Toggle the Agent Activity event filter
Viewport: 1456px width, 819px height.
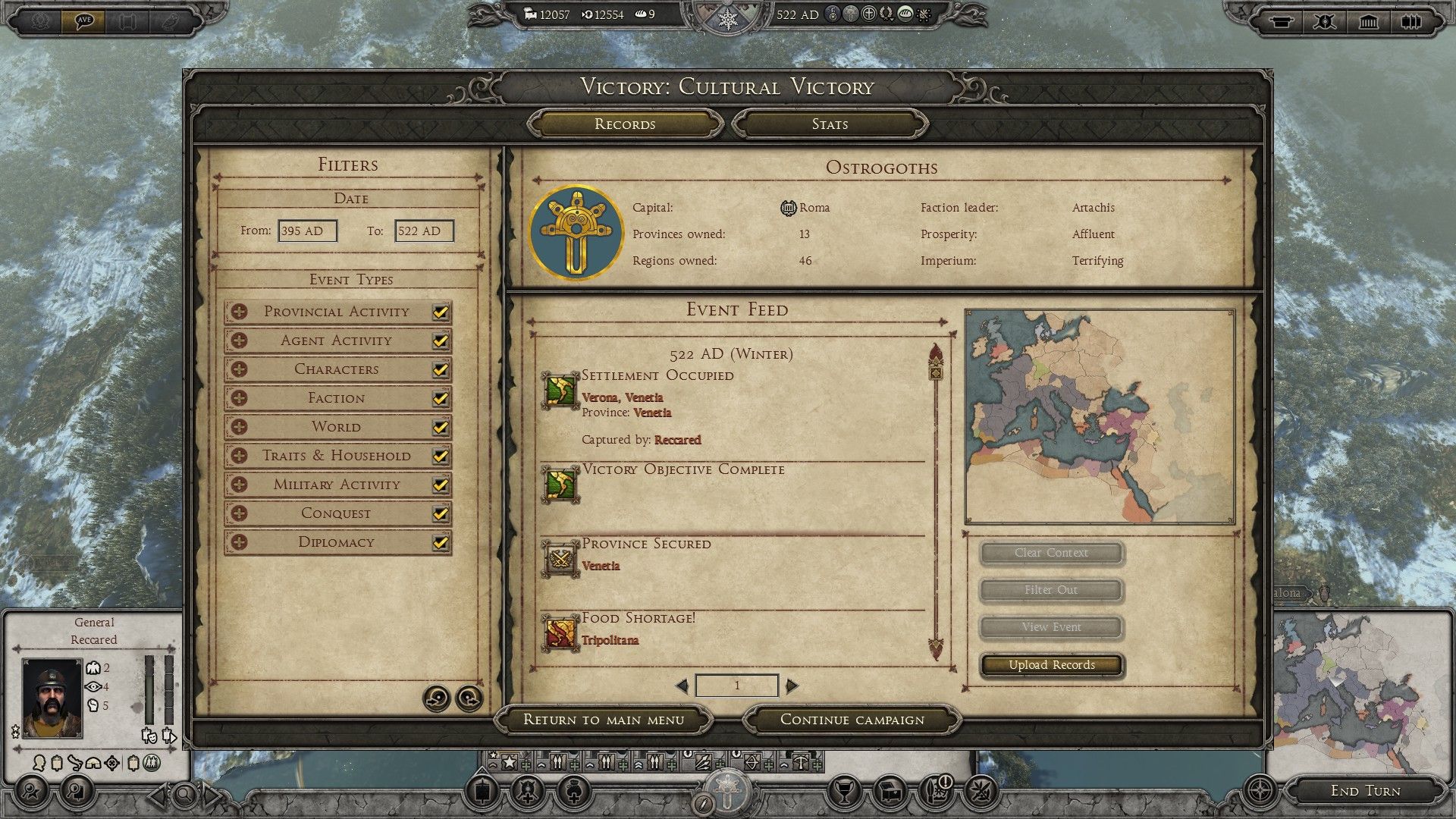pyautogui.click(x=440, y=340)
